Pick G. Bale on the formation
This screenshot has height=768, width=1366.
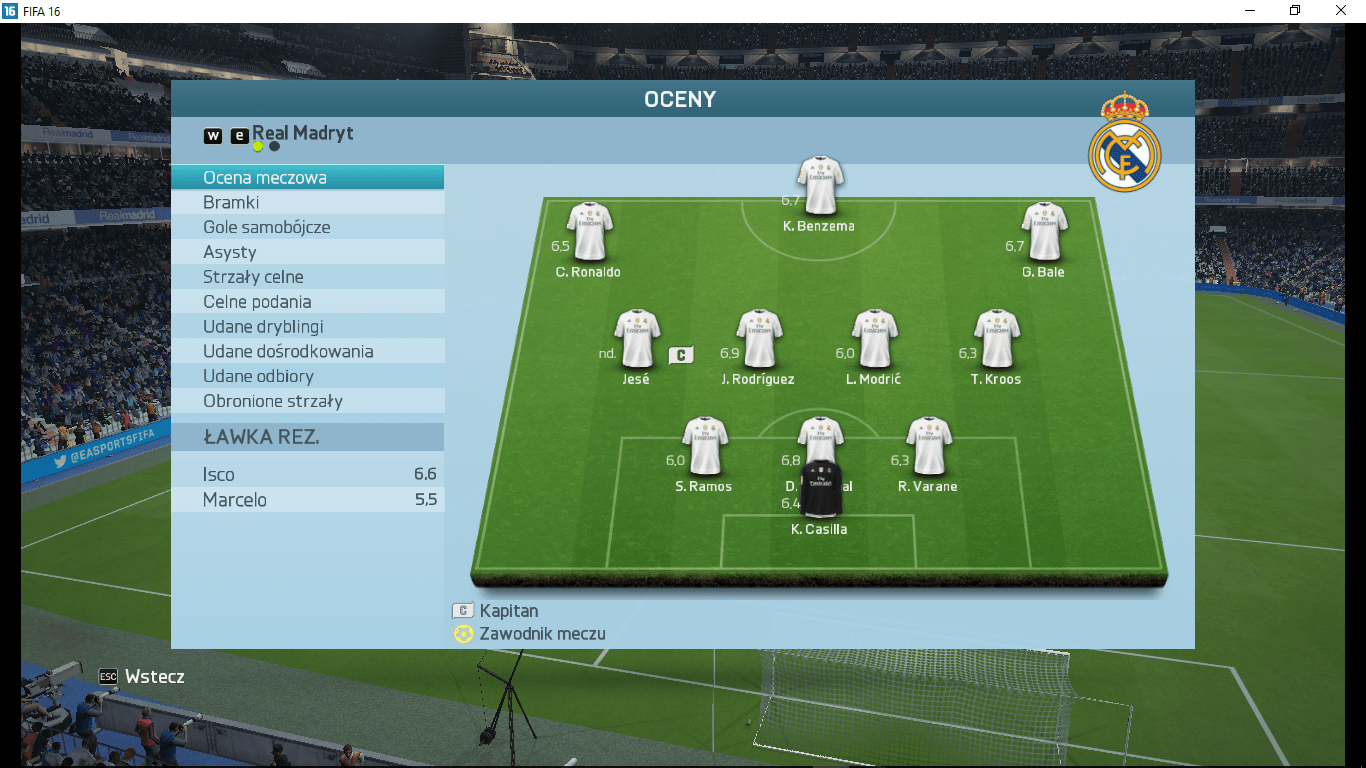[1044, 231]
